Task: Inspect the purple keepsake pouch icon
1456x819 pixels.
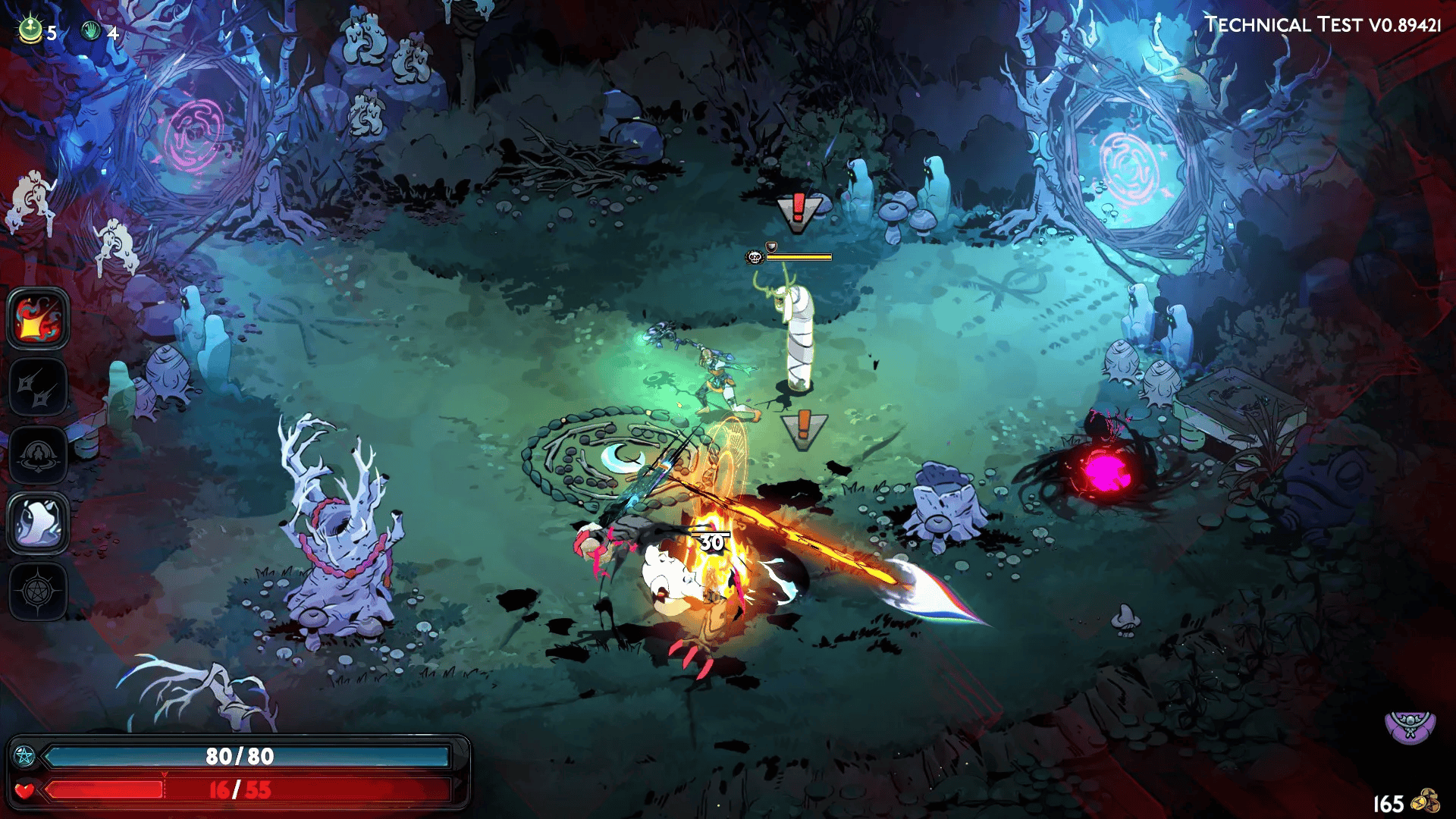Action: point(1410,726)
